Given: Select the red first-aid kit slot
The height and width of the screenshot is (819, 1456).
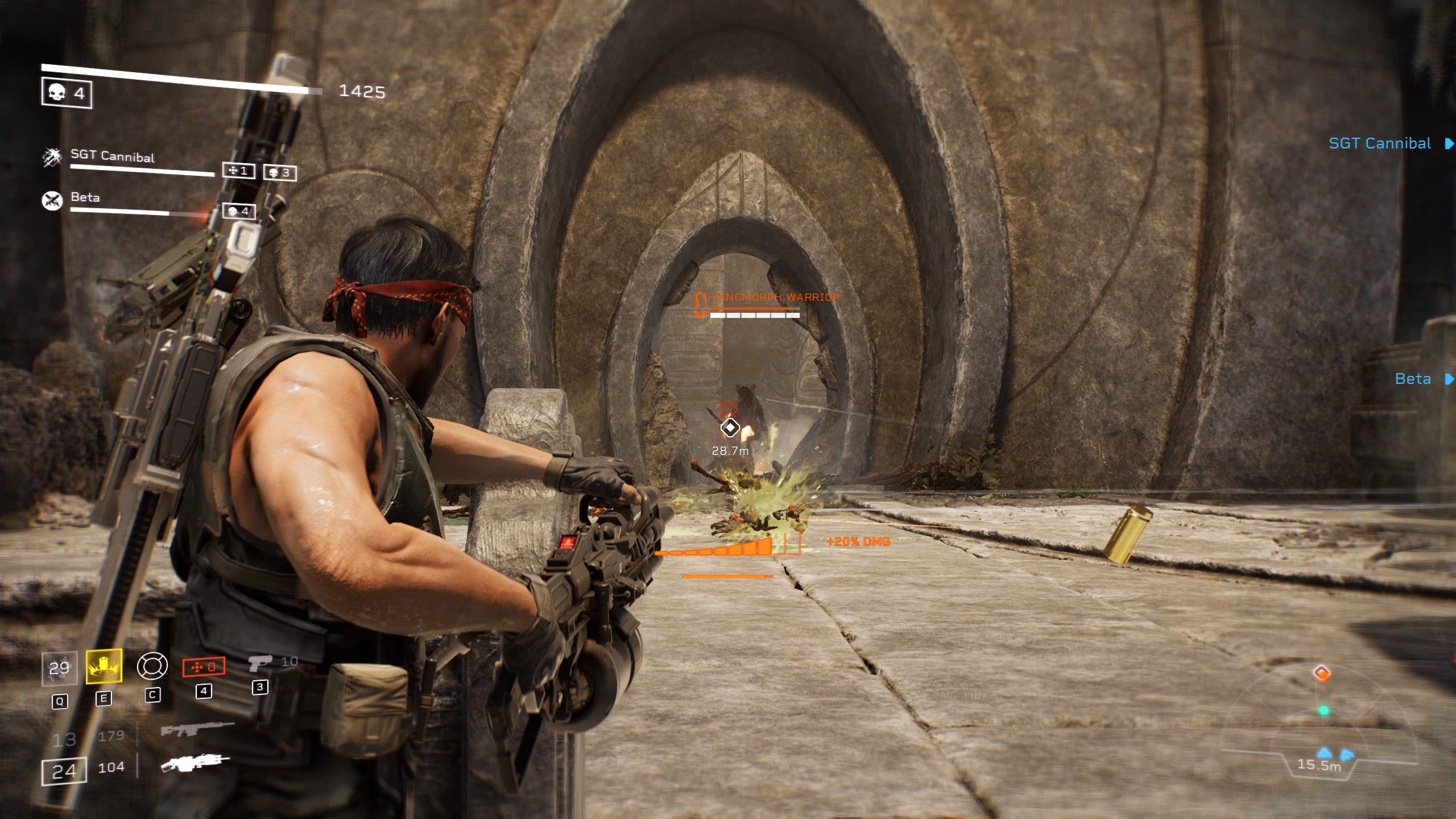Looking at the screenshot, I should click(x=203, y=667).
